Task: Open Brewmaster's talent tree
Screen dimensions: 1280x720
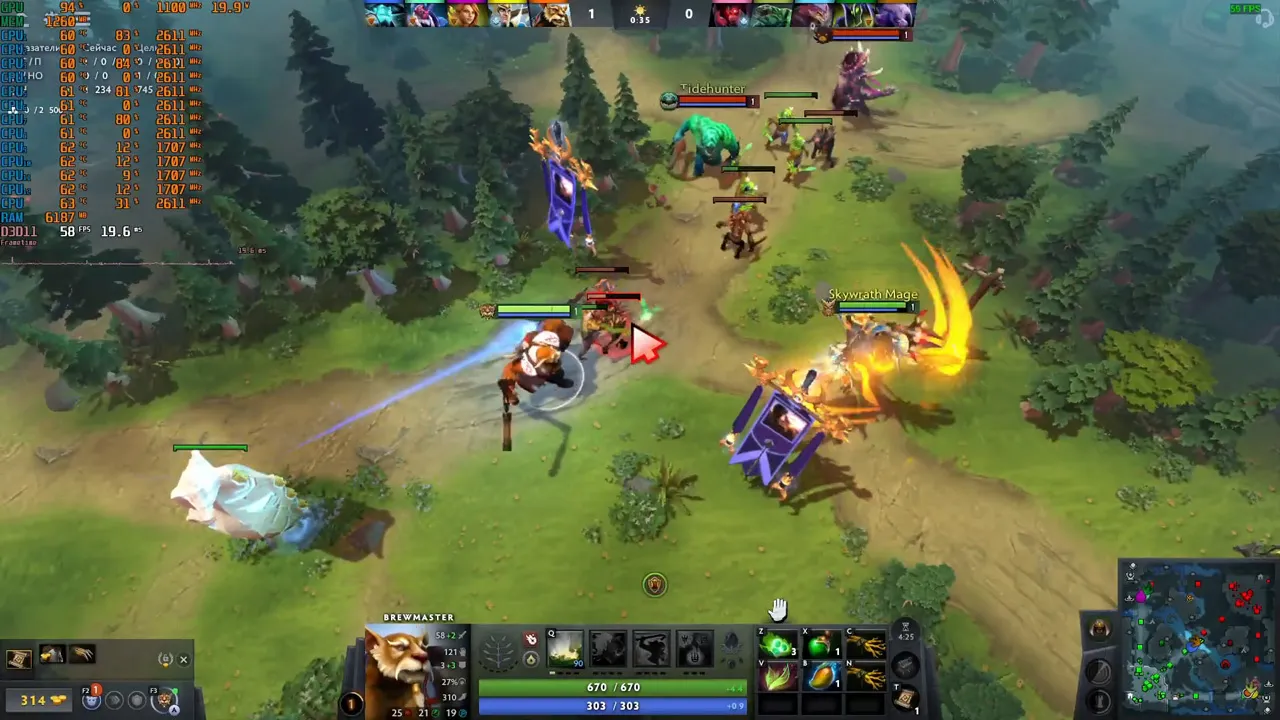Action: click(x=497, y=648)
